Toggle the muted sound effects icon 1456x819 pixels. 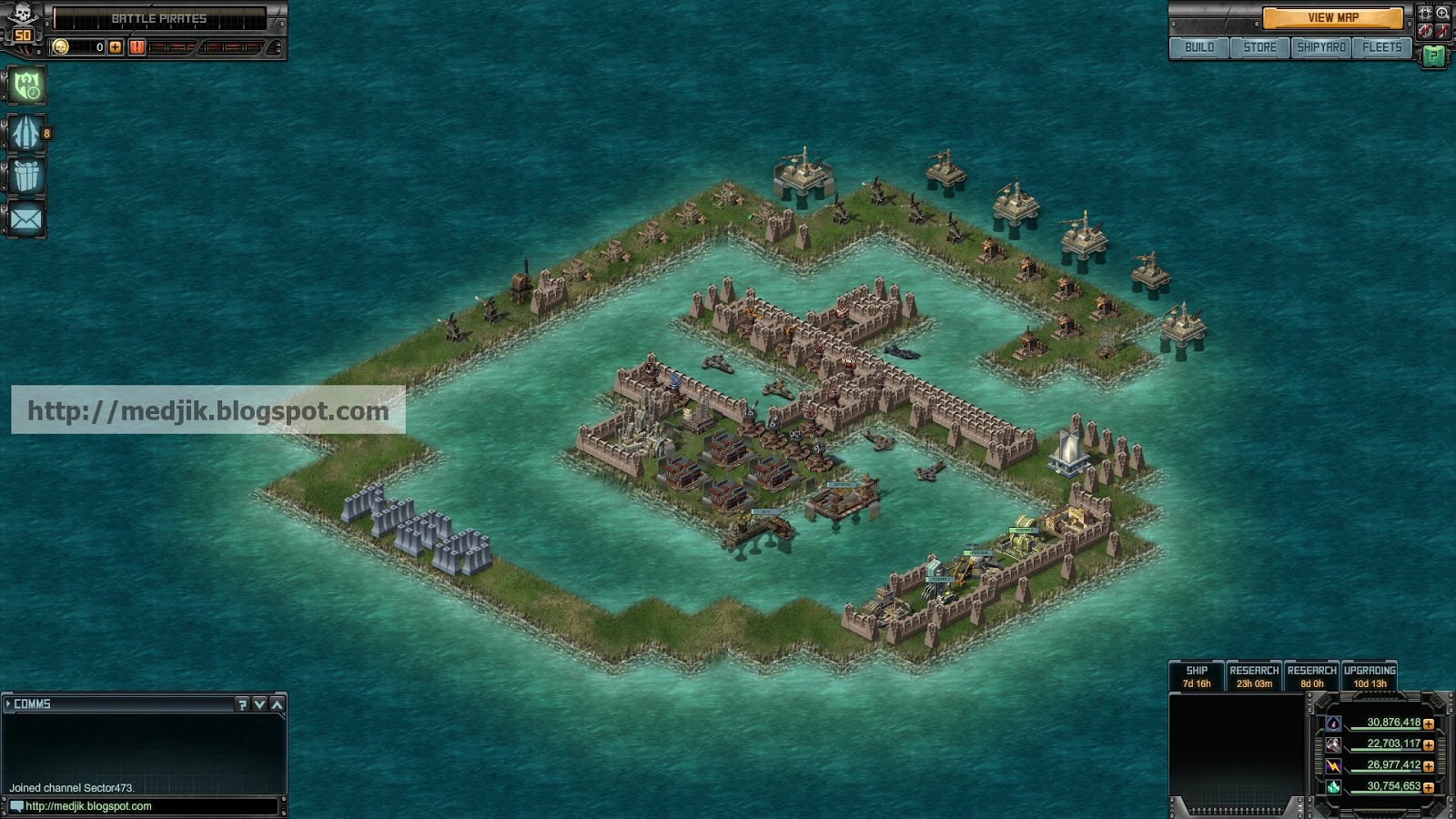pos(1425,32)
